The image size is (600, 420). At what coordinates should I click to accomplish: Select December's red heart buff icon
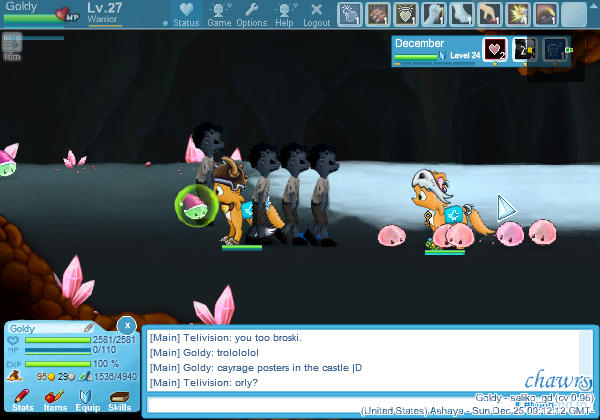point(495,50)
